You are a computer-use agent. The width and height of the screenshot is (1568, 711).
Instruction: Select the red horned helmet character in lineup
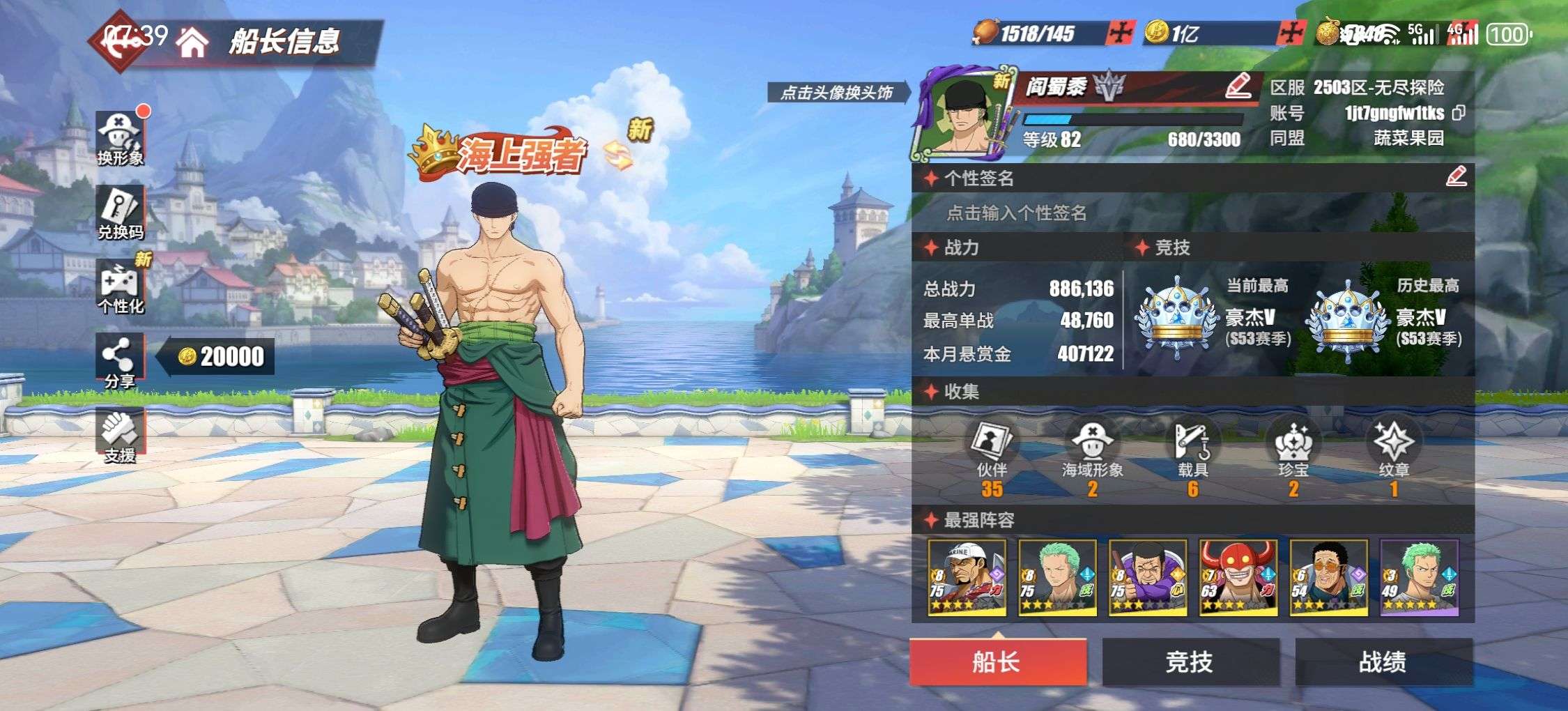tap(1238, 577)
